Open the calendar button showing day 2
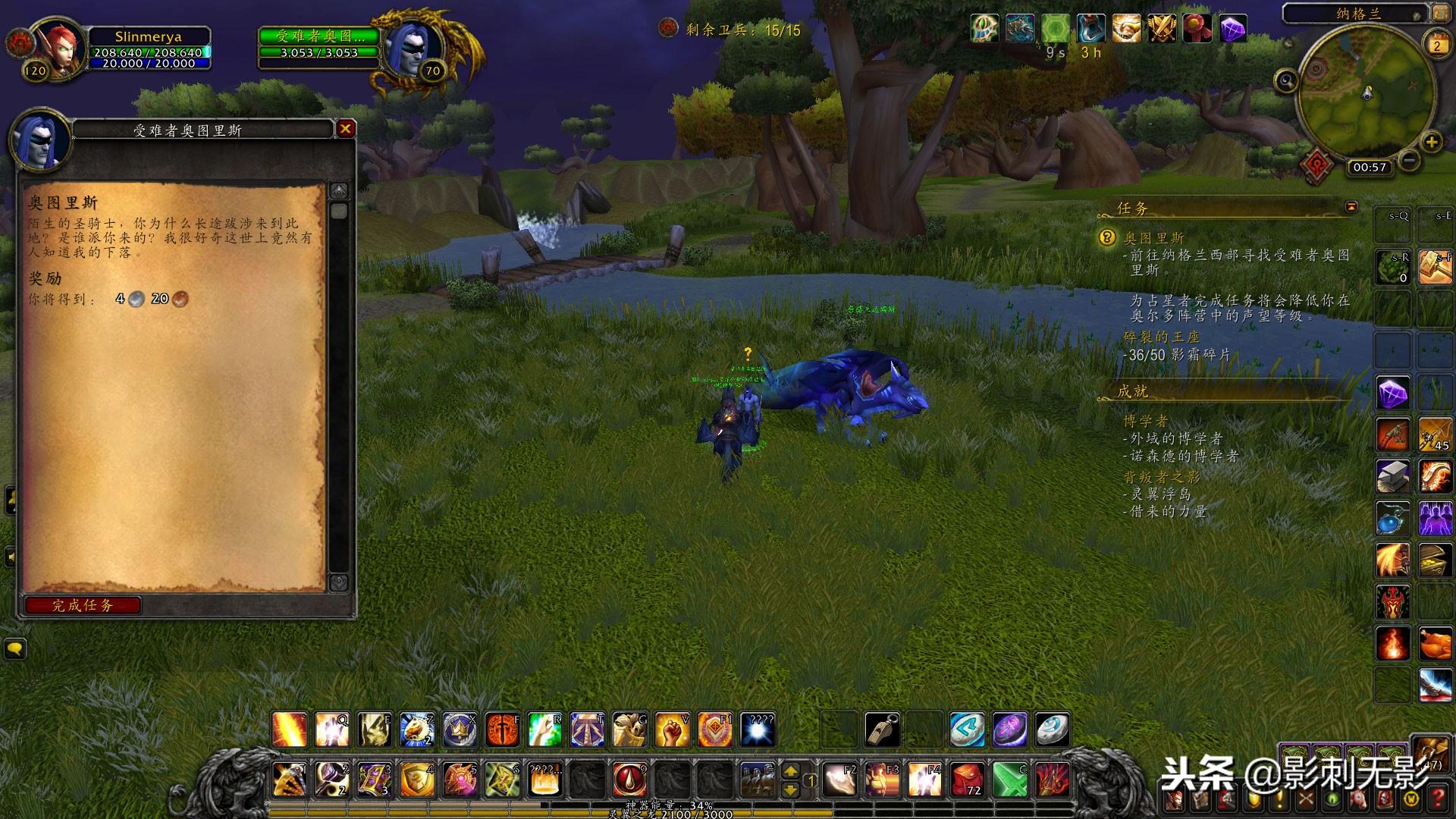The image size is (1456, 819). pyautogui.click(x=1436, y=45)
